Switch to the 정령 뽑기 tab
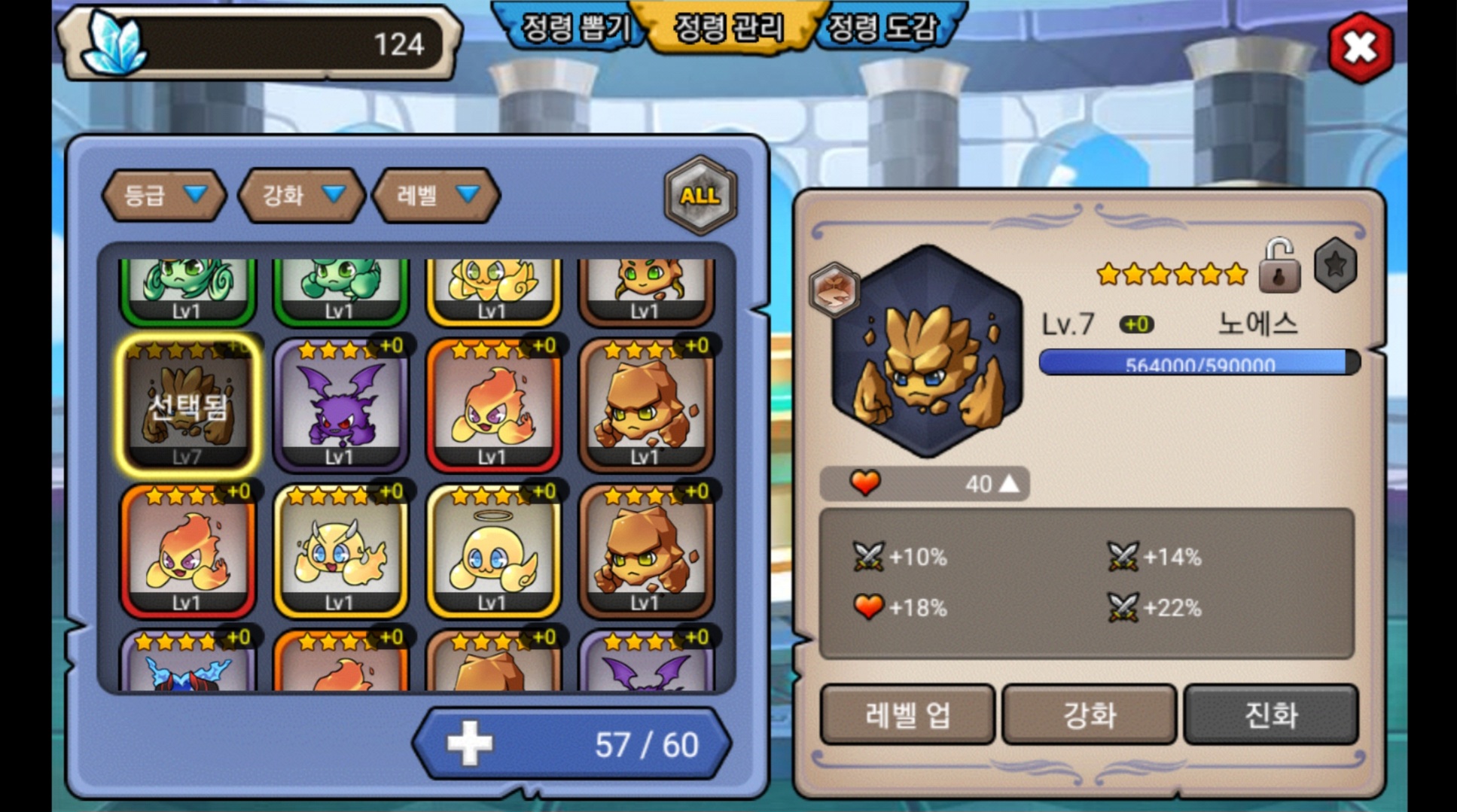The height and width of the screenshot is (812, 1457). click(x=576, y=29)
